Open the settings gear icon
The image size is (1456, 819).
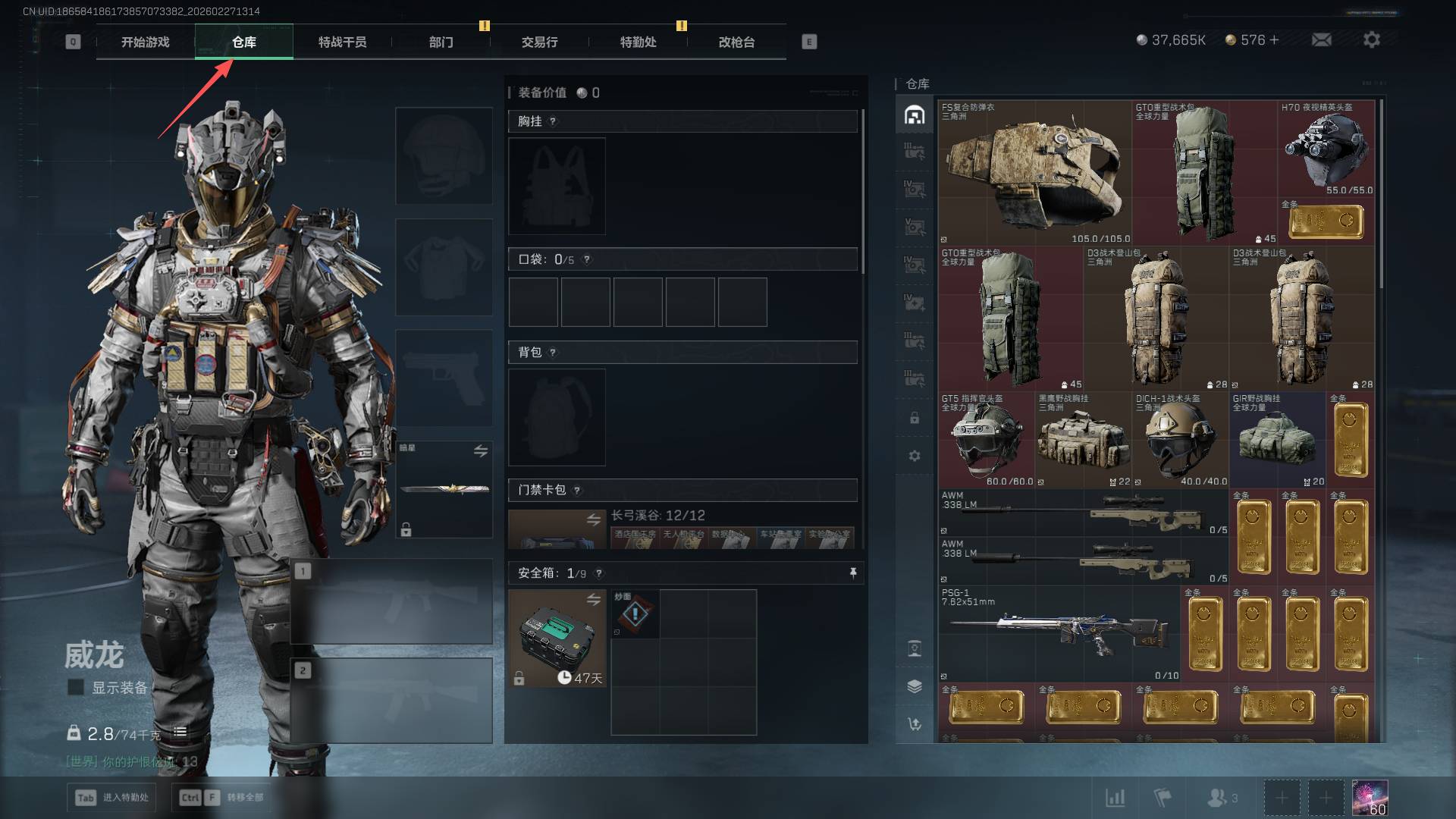1371,39
